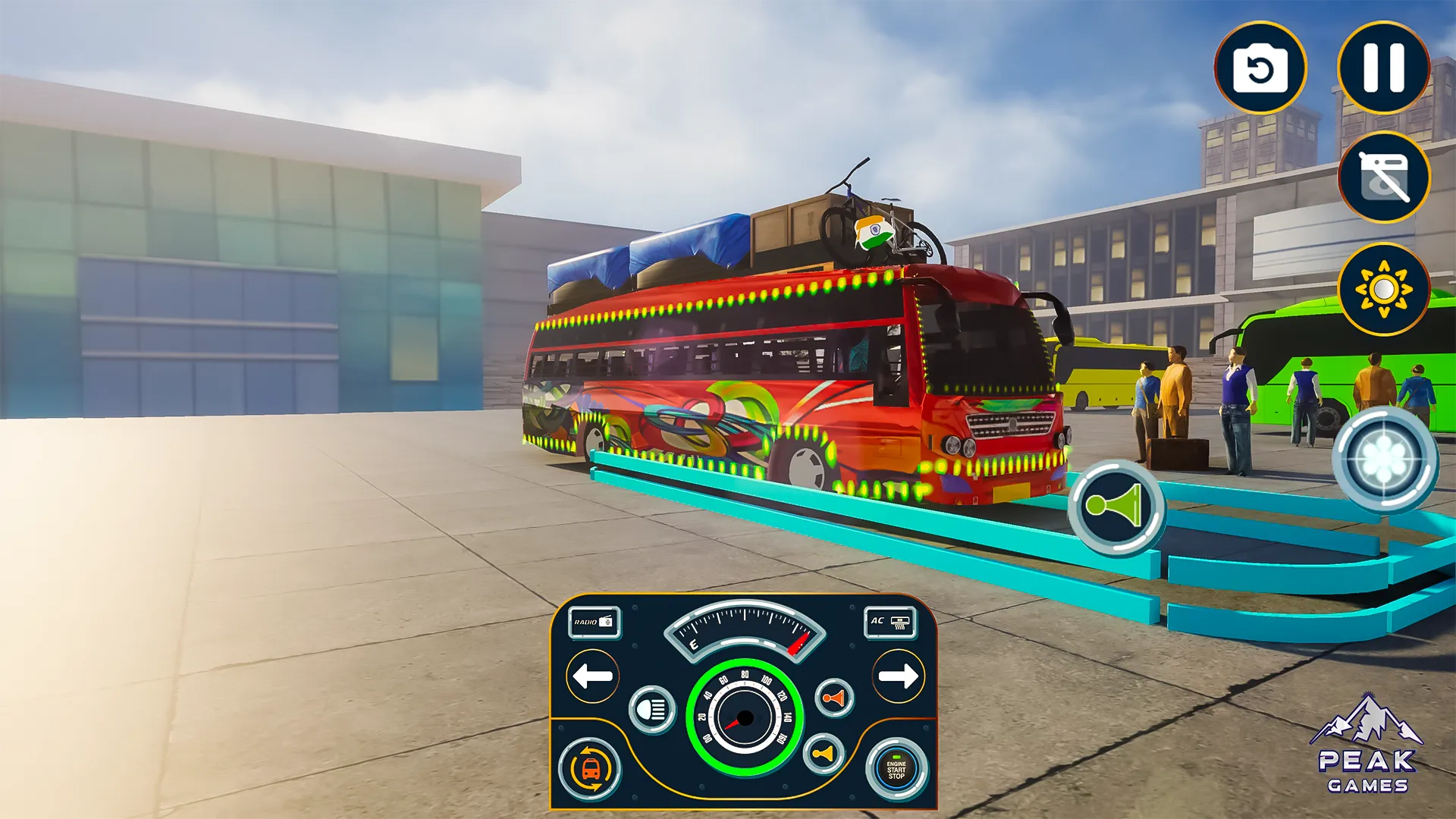This screenshot has width=1456, height=819.
Task: Sound the orange horn on the dashboard
Action: tap(834, 698)
